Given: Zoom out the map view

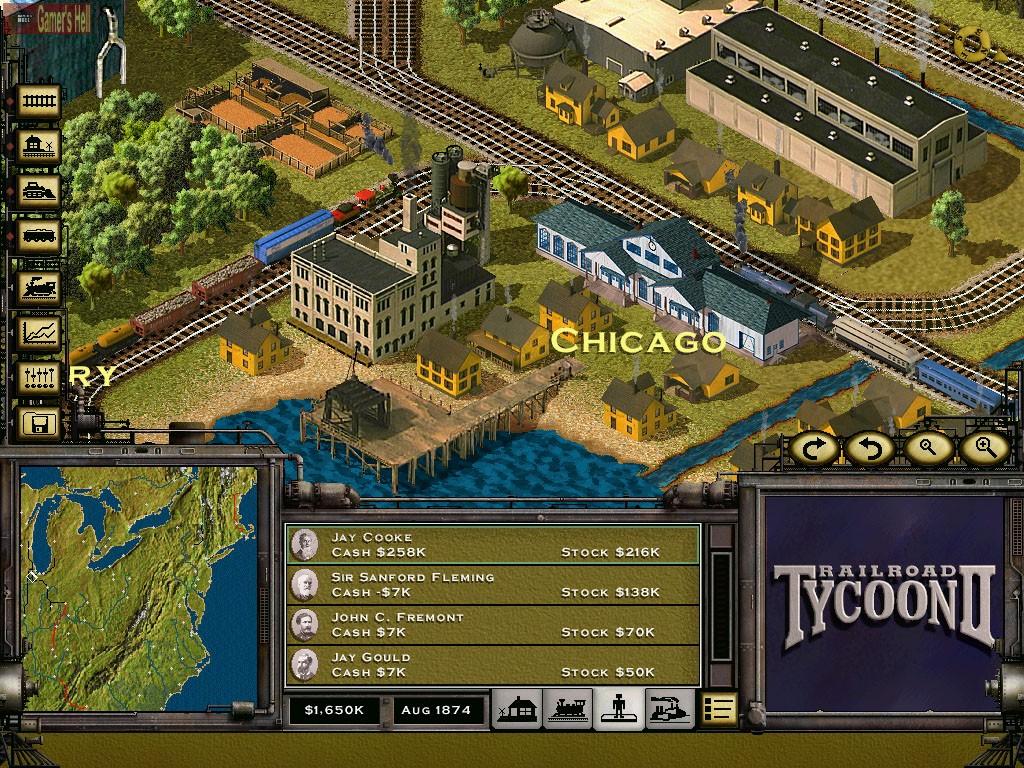Looking at the screenshot, I should 927,449.
